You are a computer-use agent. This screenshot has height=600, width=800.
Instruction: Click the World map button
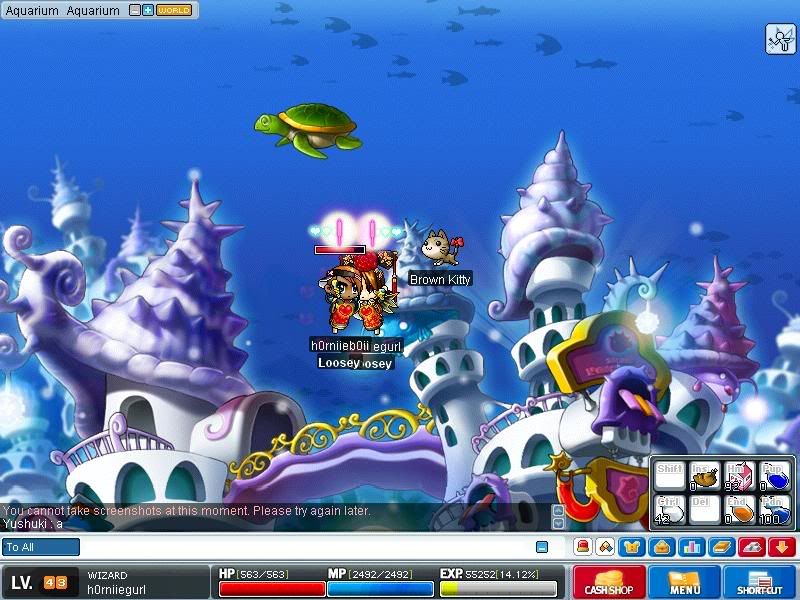pyautogui.click(x=174, y=11)
